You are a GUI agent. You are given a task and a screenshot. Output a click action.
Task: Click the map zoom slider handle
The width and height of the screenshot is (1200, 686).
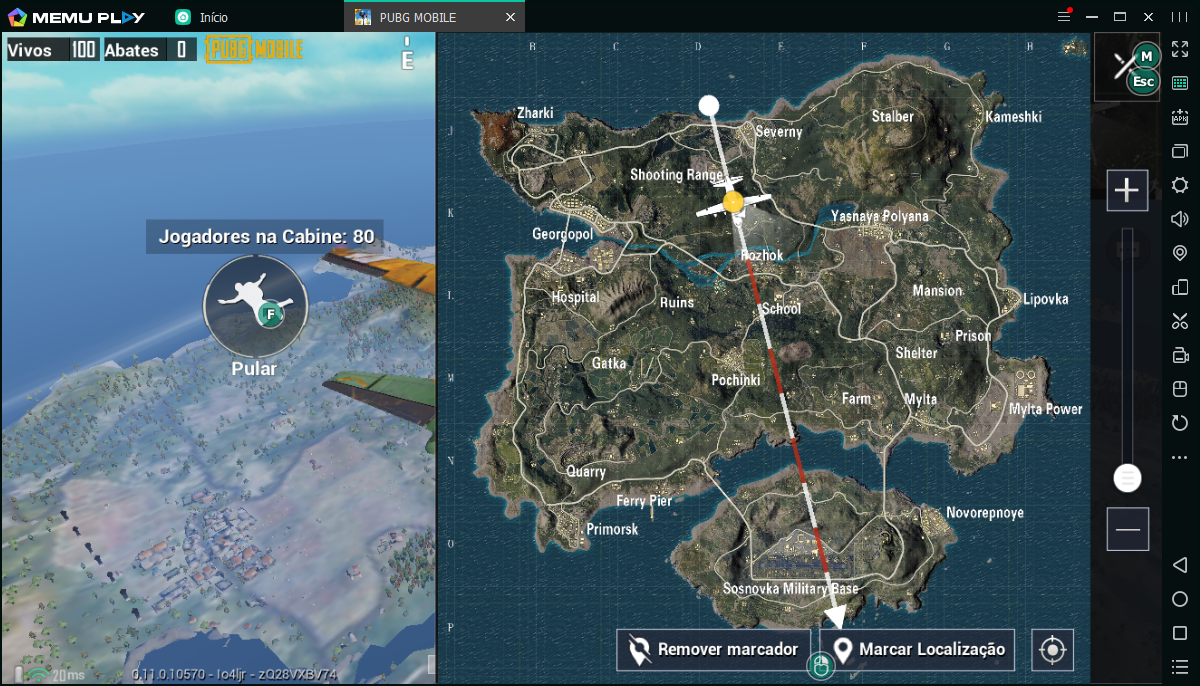click(x=1127, y=478)
